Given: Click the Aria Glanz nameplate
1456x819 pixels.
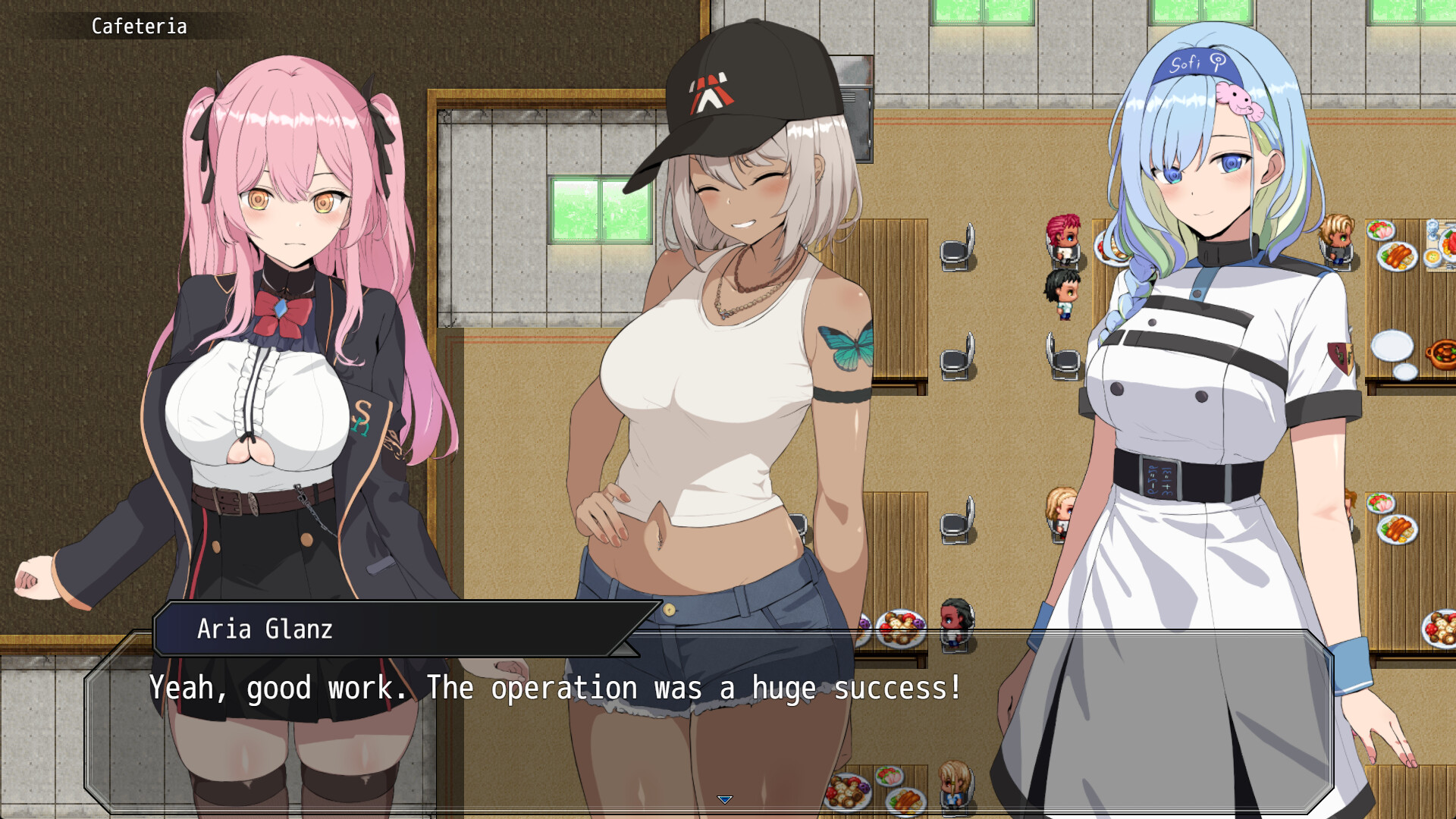Looking at the screenshot, I should point(264,629).
